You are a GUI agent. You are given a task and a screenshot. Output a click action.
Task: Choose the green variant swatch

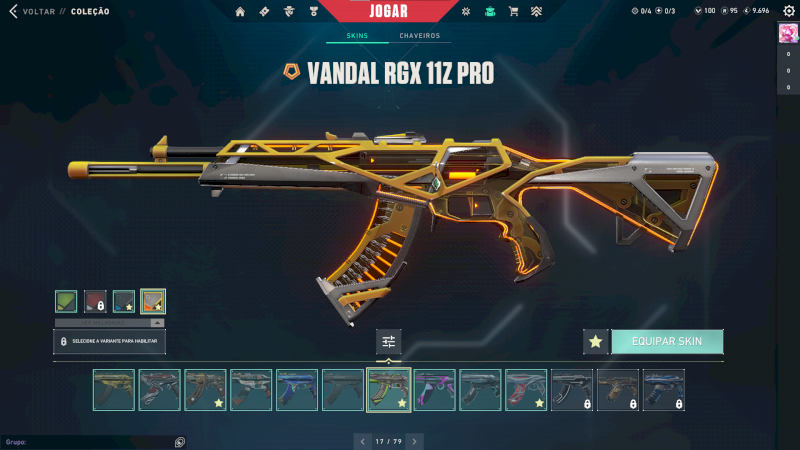point(66,301)
